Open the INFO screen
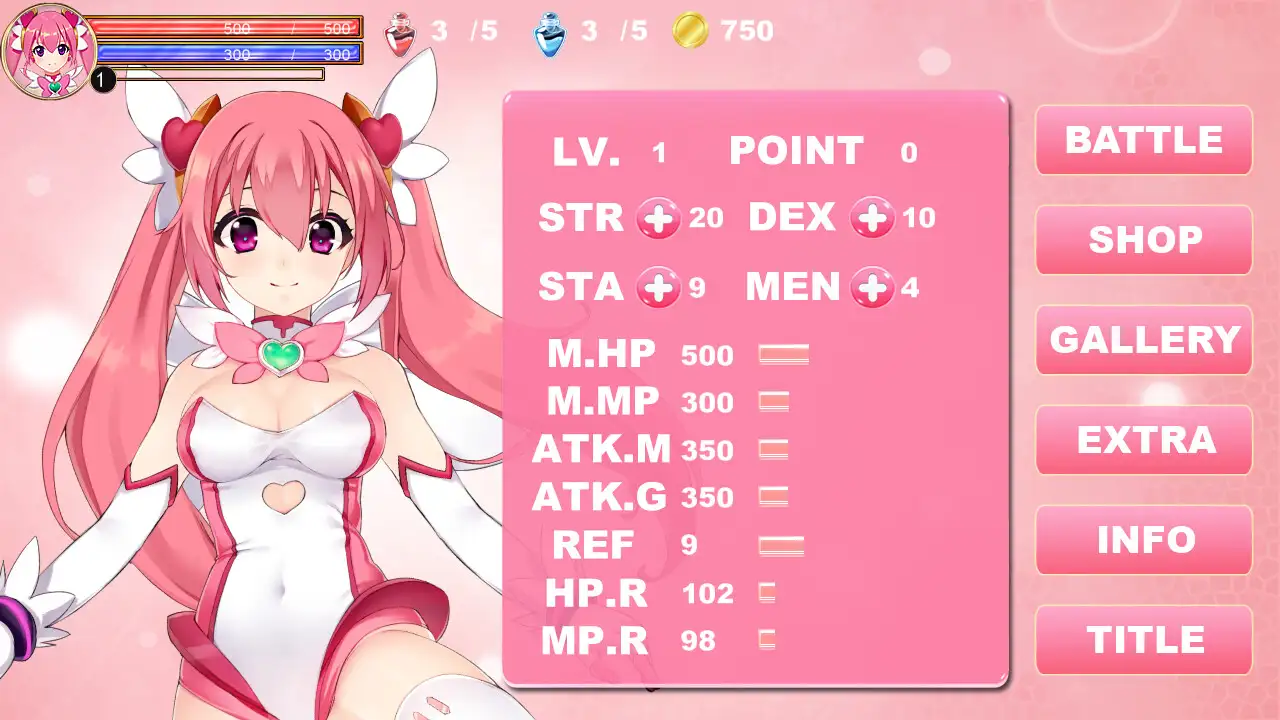The width and height of the screenshot is (1280, 720). [1143, 539]
